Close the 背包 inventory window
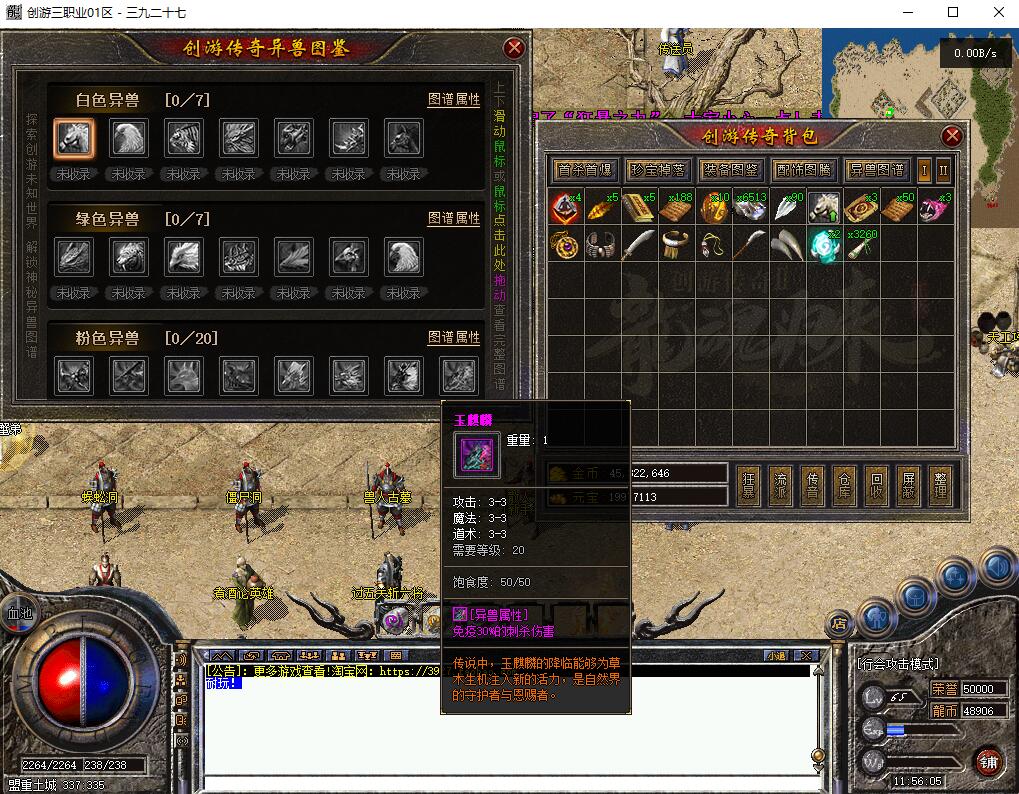 tap(952, 136)
